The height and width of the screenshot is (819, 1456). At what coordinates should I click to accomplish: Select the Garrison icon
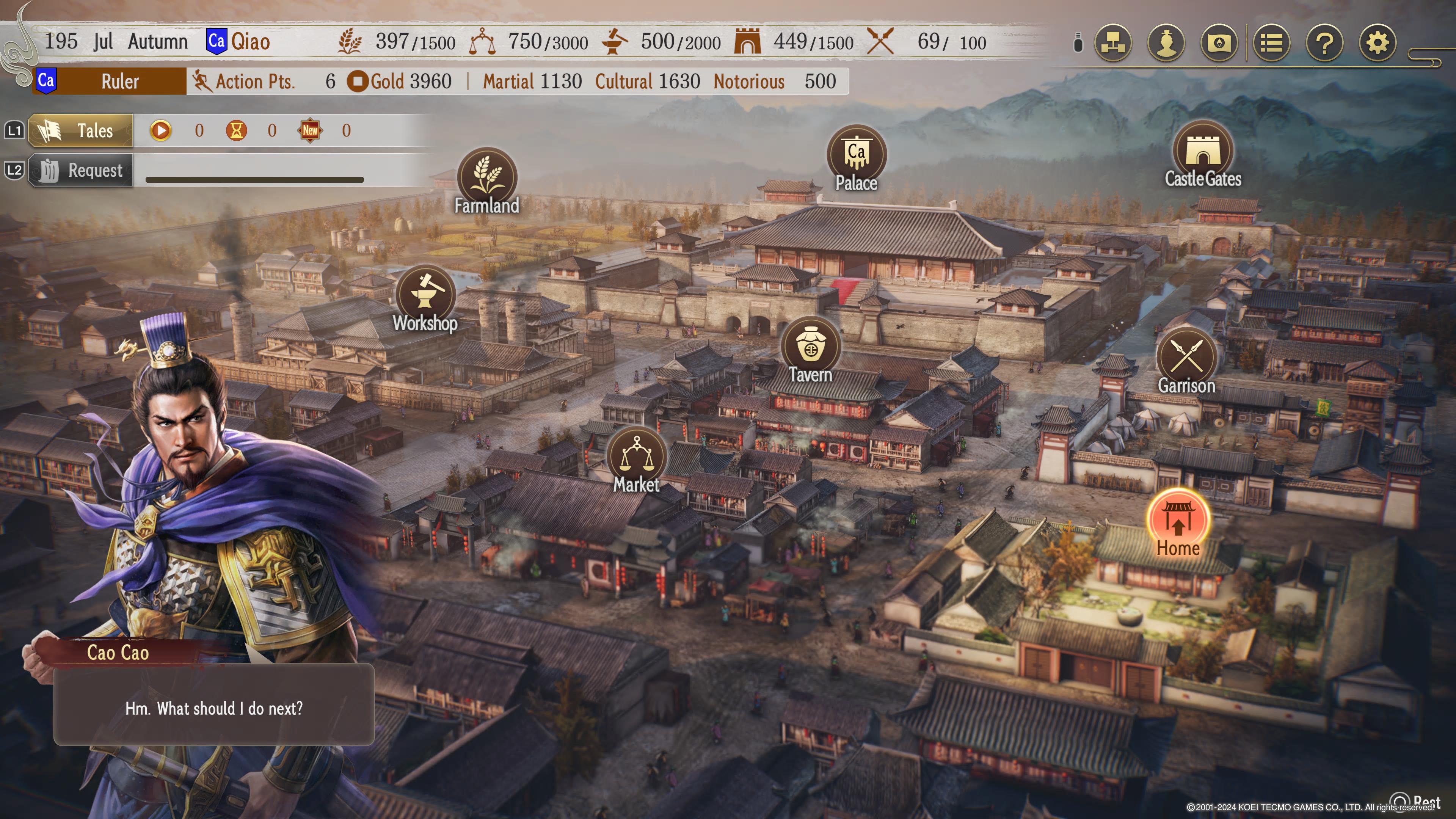click(x=1186, y=357)
